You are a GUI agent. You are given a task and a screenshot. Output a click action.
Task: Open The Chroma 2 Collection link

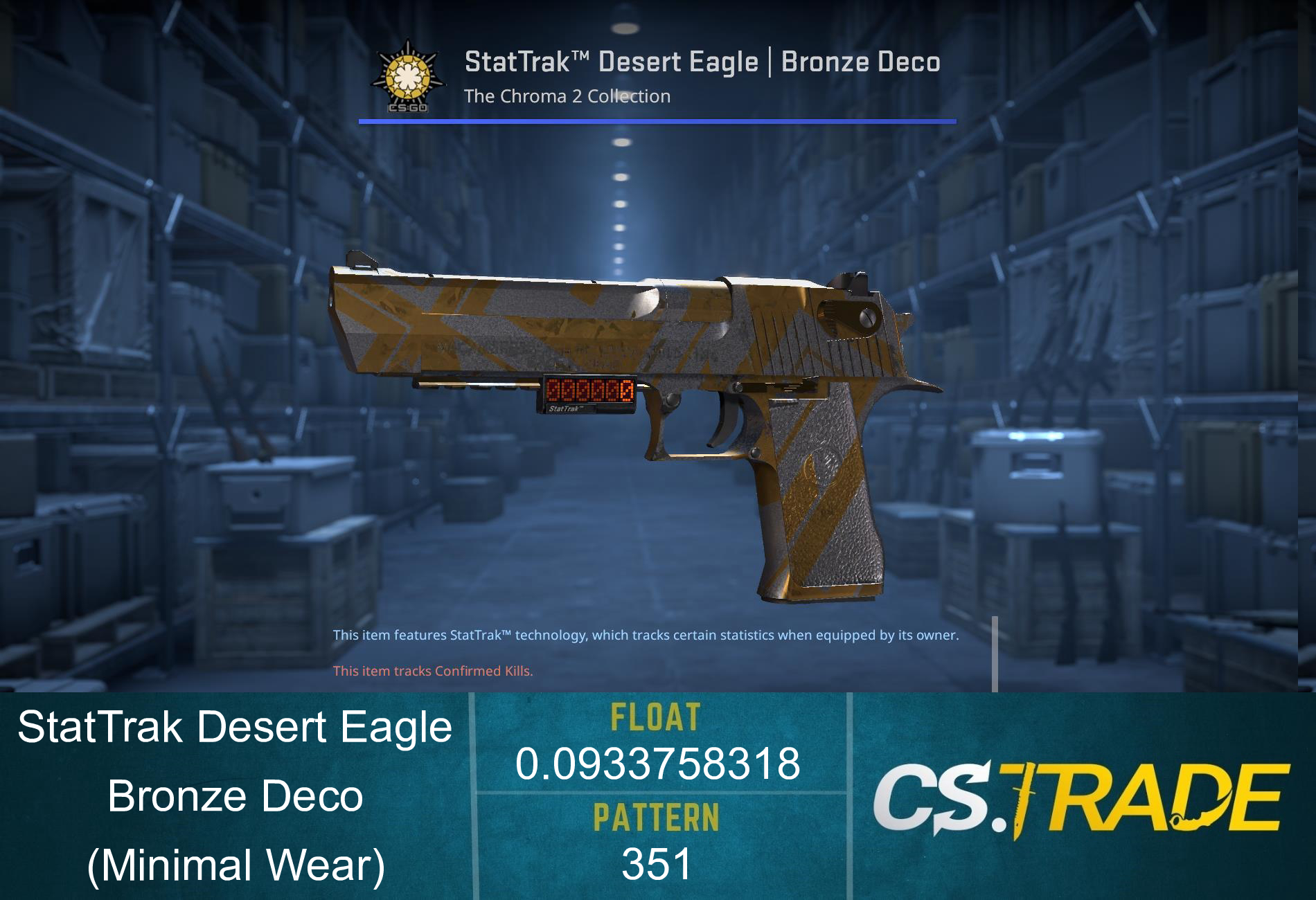coord(568,96)
